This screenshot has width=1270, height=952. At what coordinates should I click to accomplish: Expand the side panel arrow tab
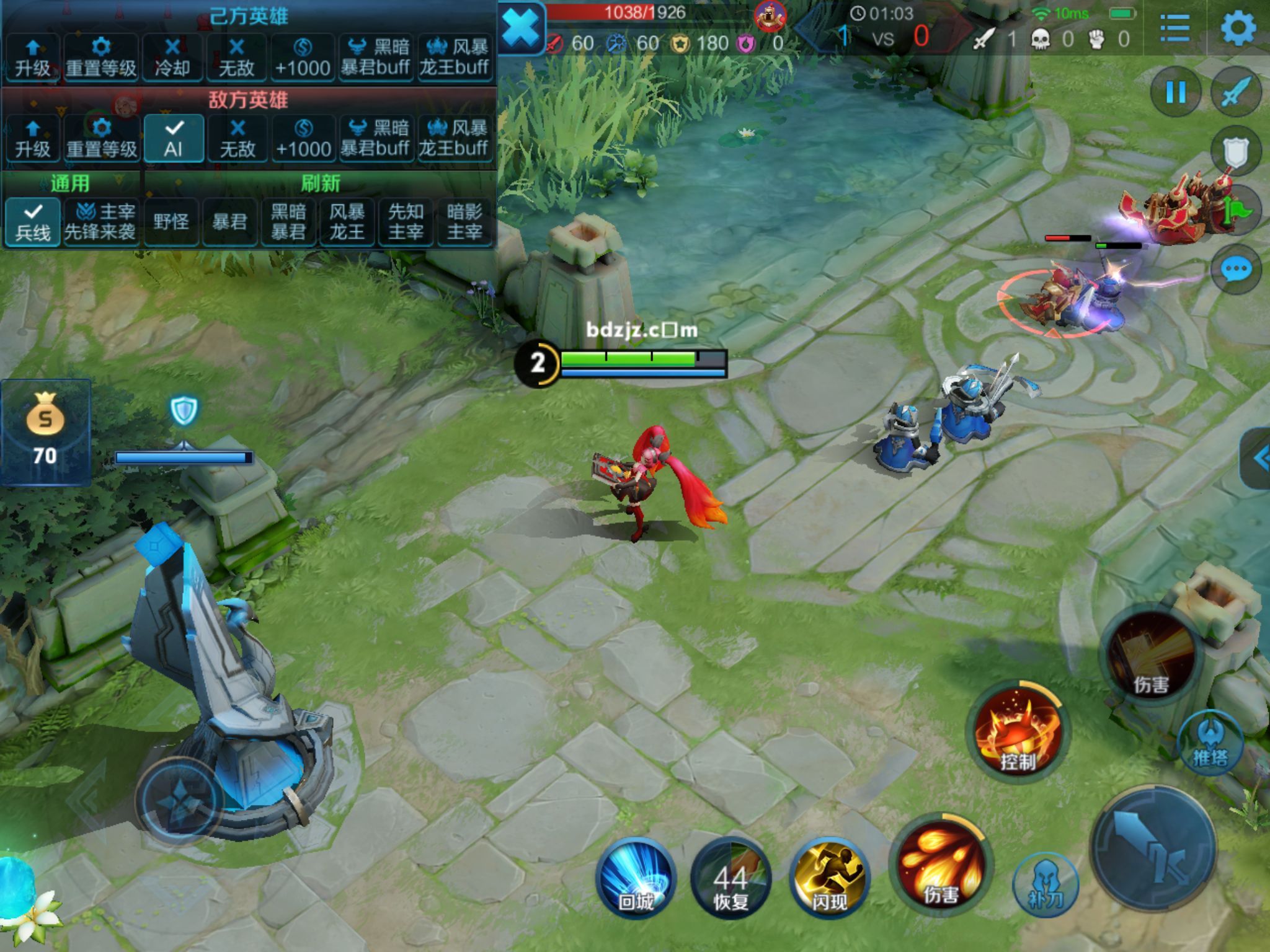[1258, 459]
